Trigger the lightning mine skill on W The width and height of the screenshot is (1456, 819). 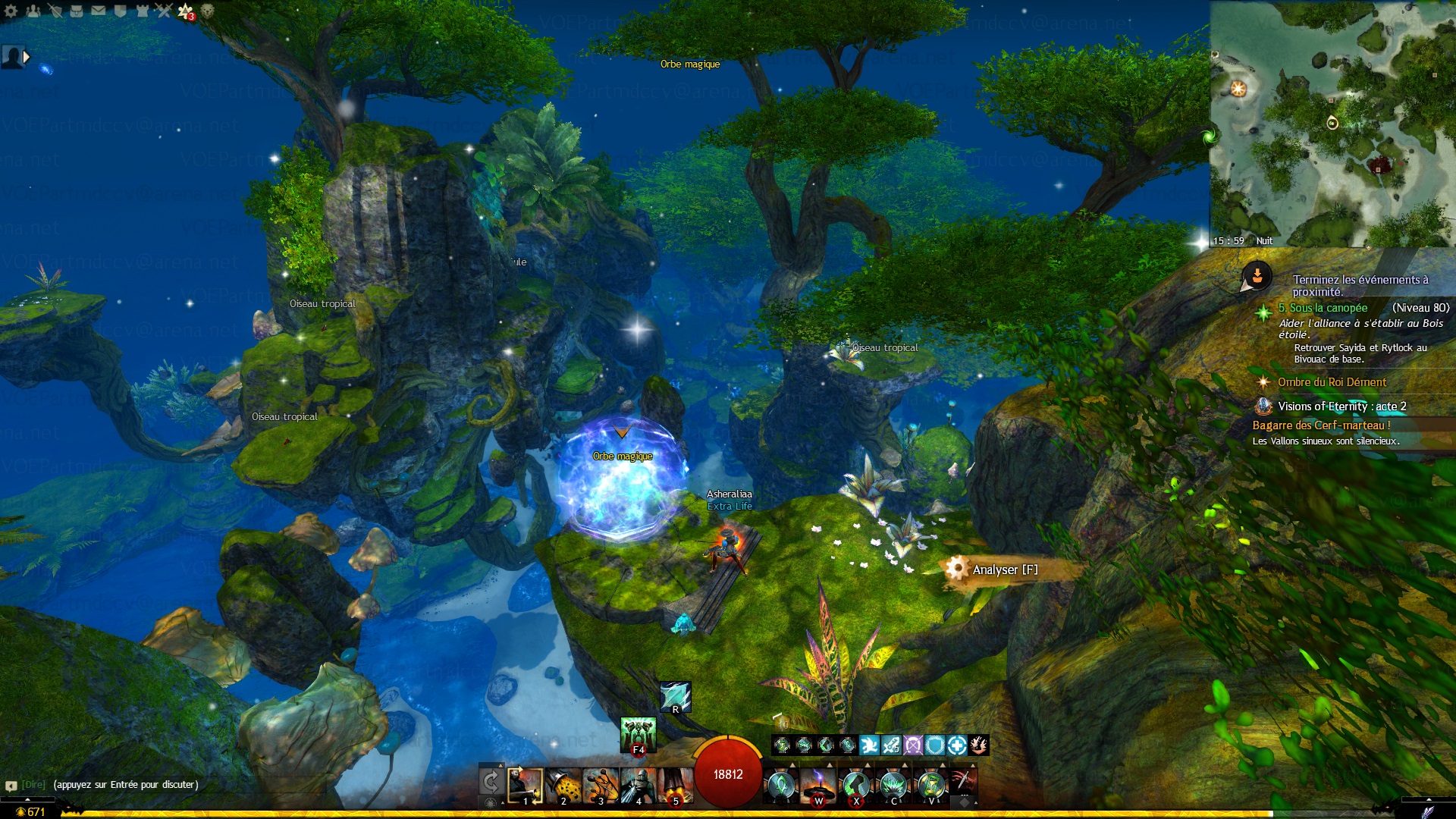point(817,786)
